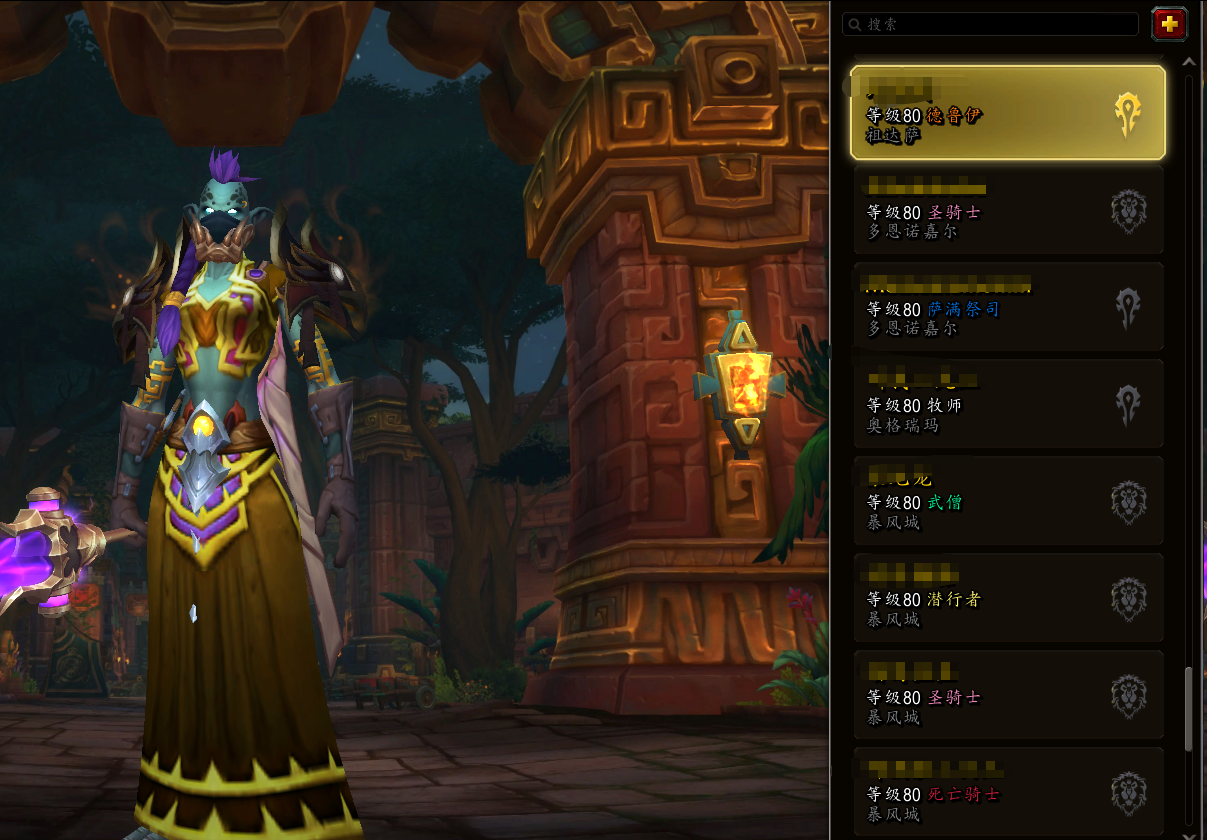
Task: Click the scroll-up arrow of character list
Action: point(1189,62)
